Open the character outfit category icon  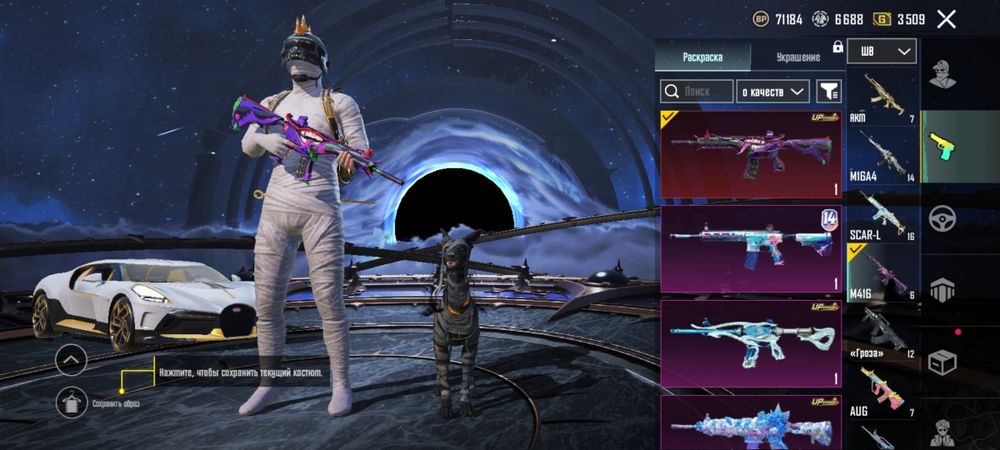point(943,72)
